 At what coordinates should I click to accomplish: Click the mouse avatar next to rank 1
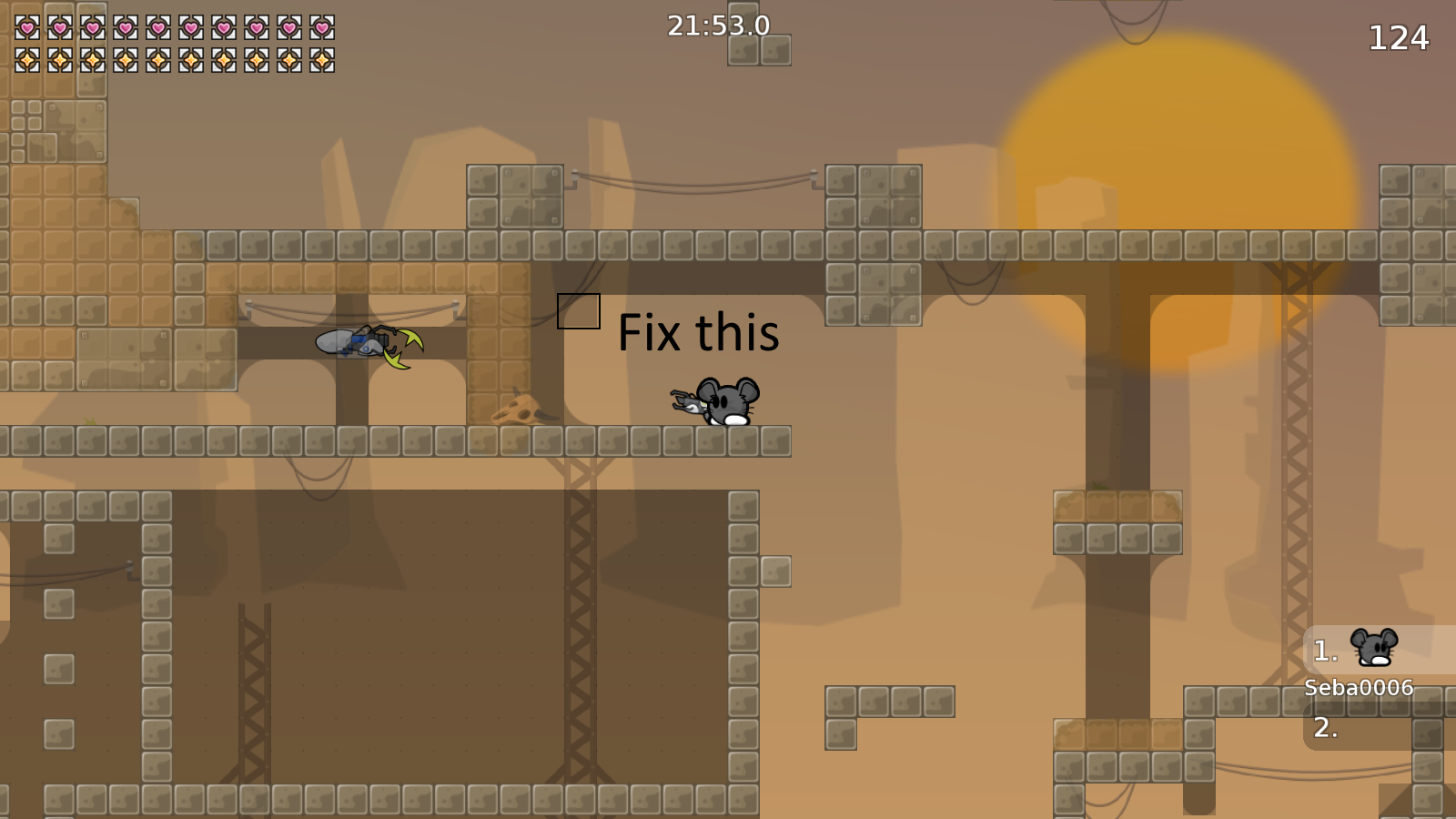1374,646
